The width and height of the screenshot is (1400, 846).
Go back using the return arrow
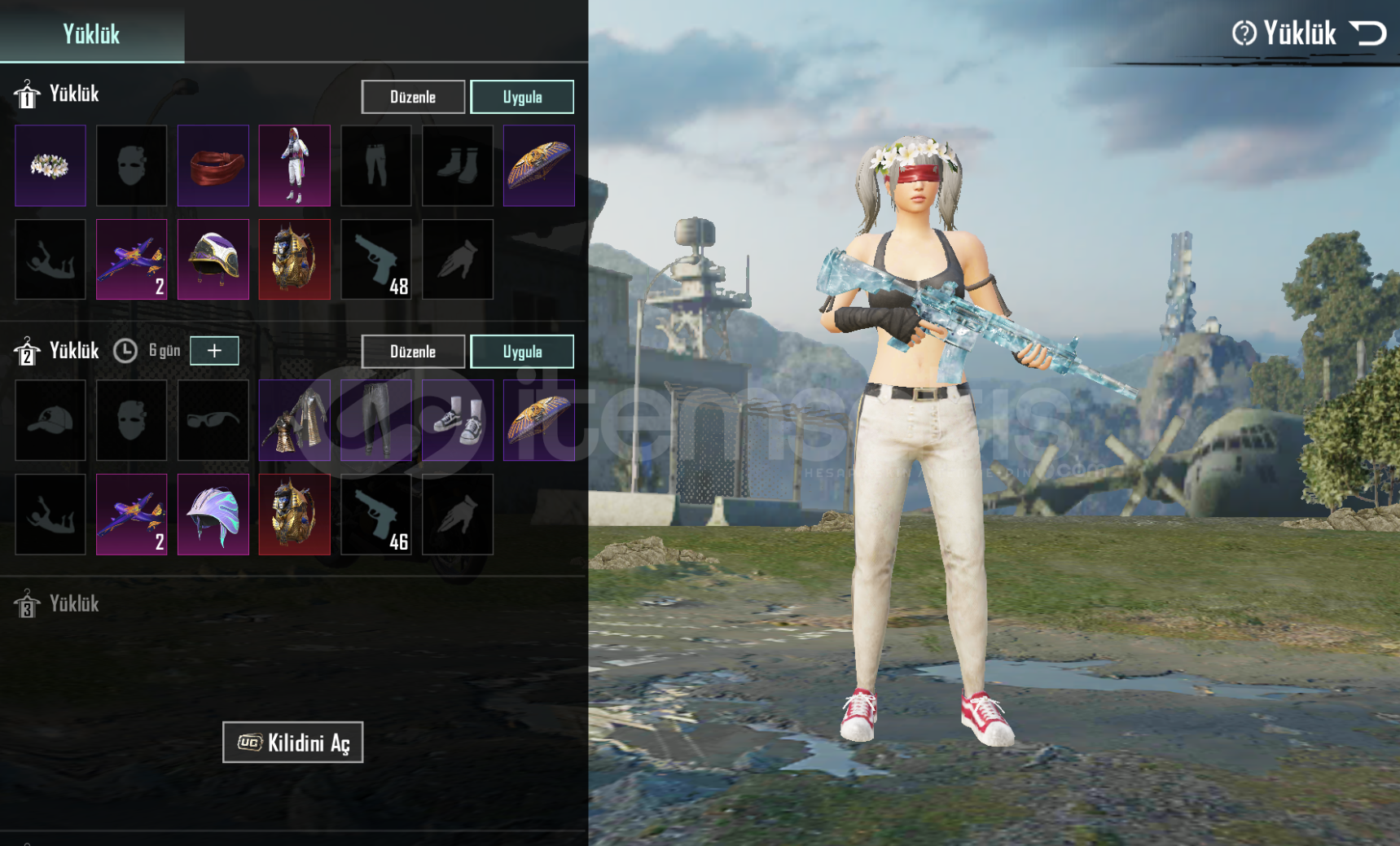click(1367, 33)
